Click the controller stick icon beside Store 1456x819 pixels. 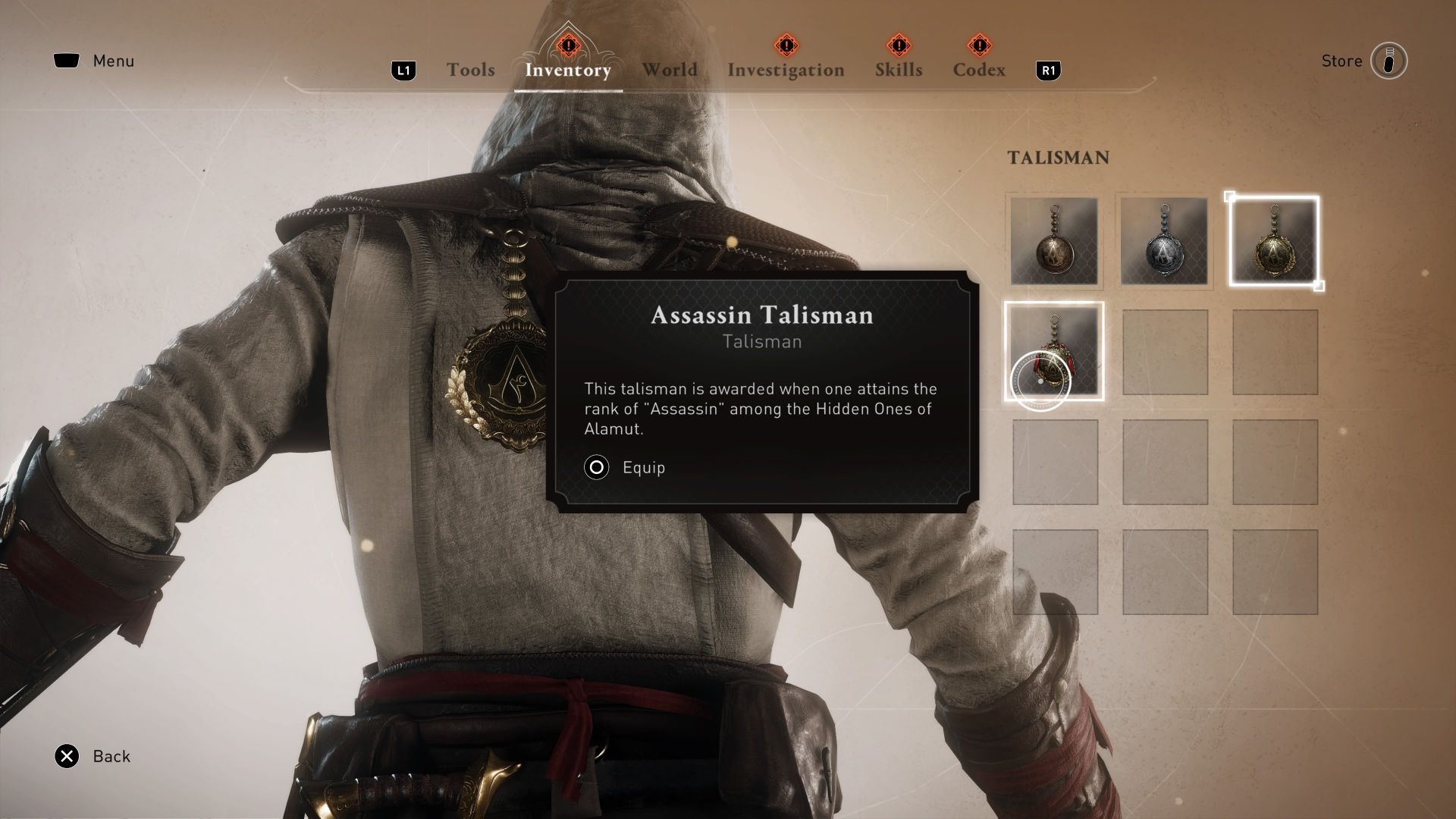[1388, 61]
